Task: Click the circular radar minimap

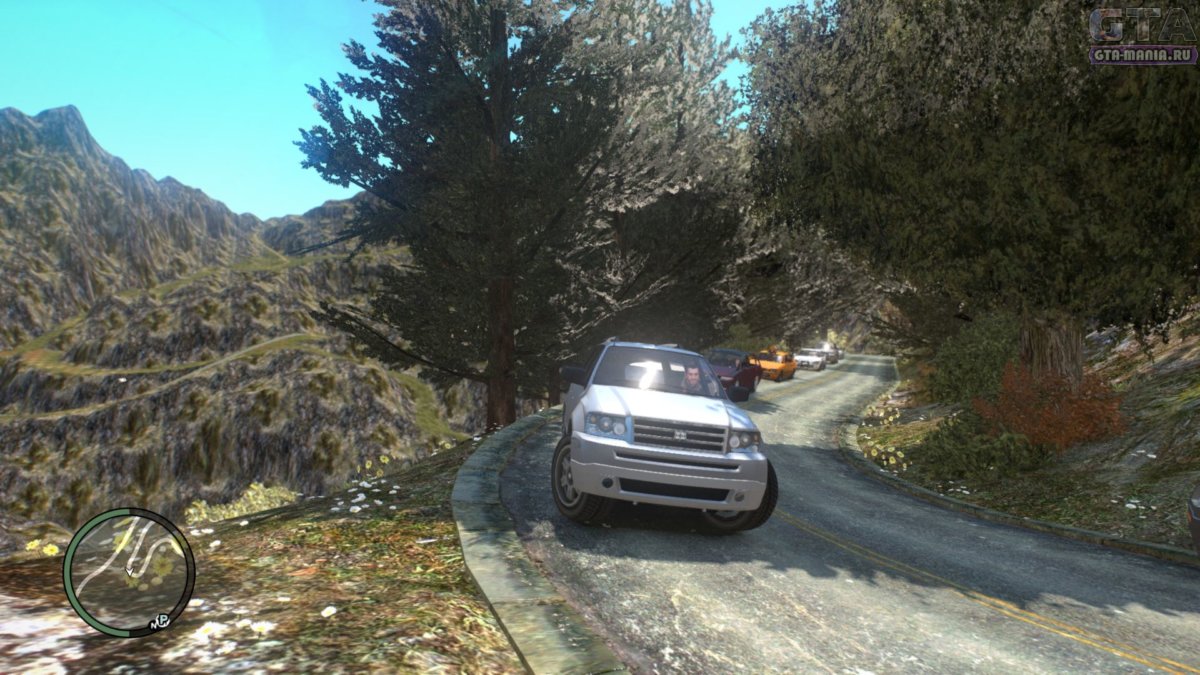Action: [x=129, y=572]
